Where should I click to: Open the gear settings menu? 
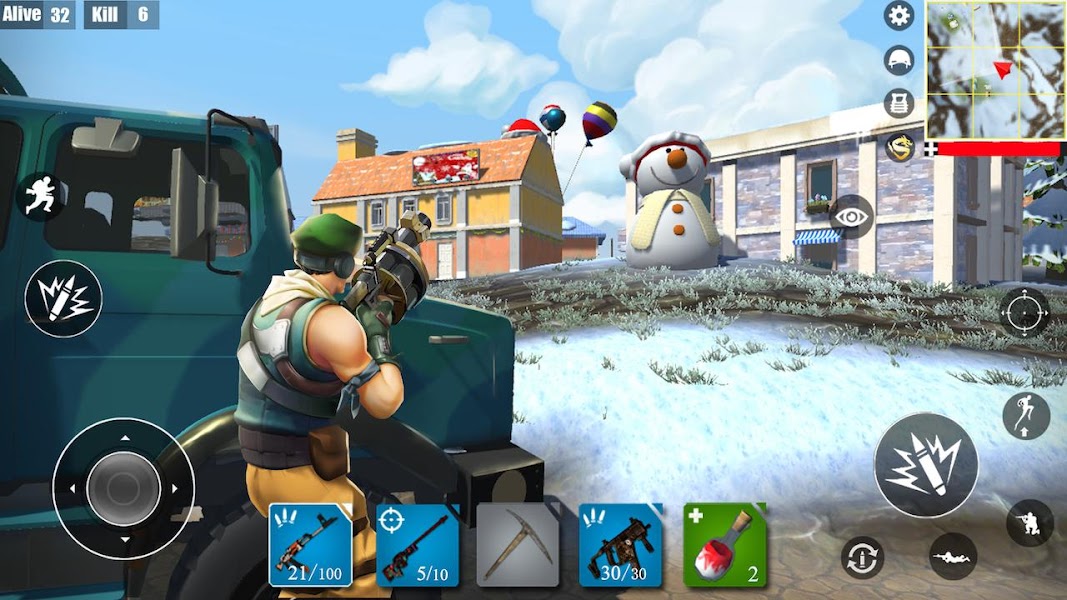pos(899,15)
